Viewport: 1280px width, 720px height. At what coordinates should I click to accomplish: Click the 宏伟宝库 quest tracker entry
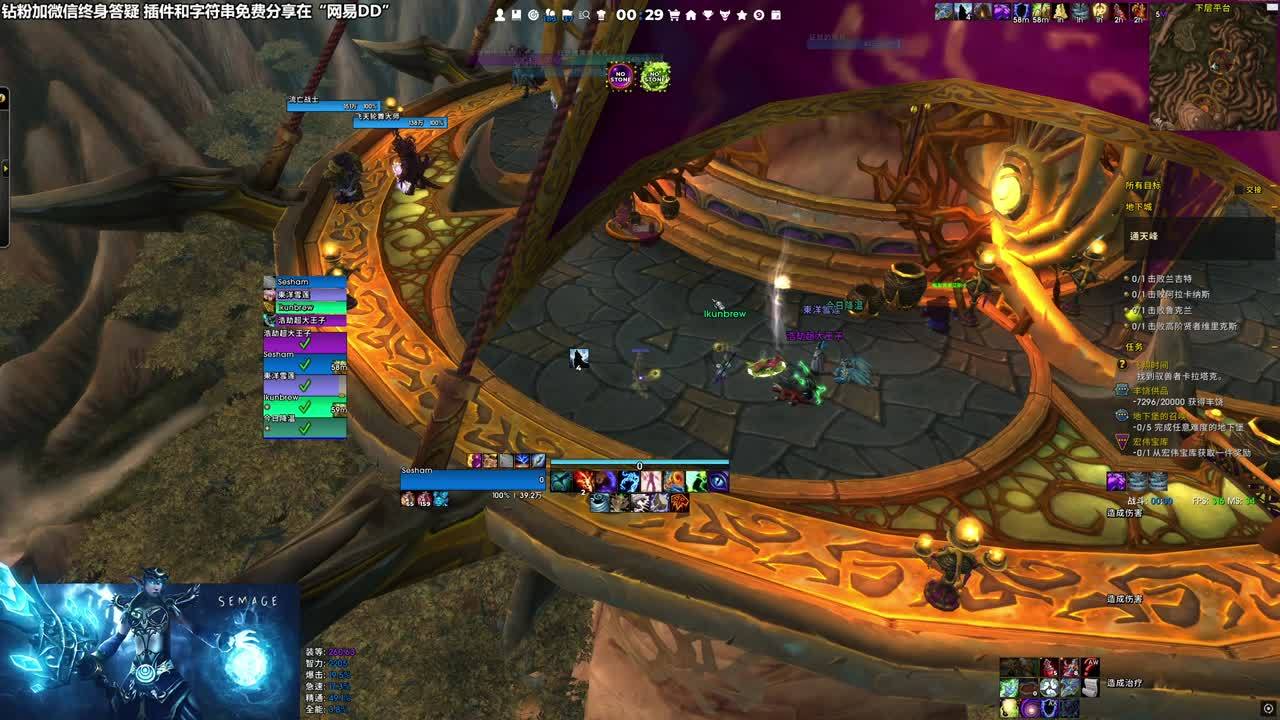(x=1152, y=440)
